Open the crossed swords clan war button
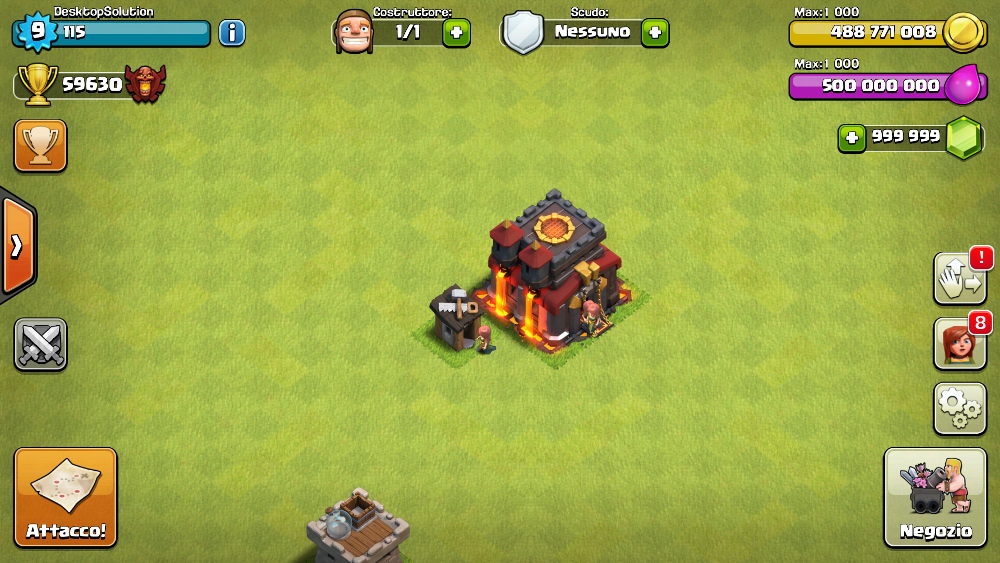Screen dimensions: 1000x563 click(40, 345)
